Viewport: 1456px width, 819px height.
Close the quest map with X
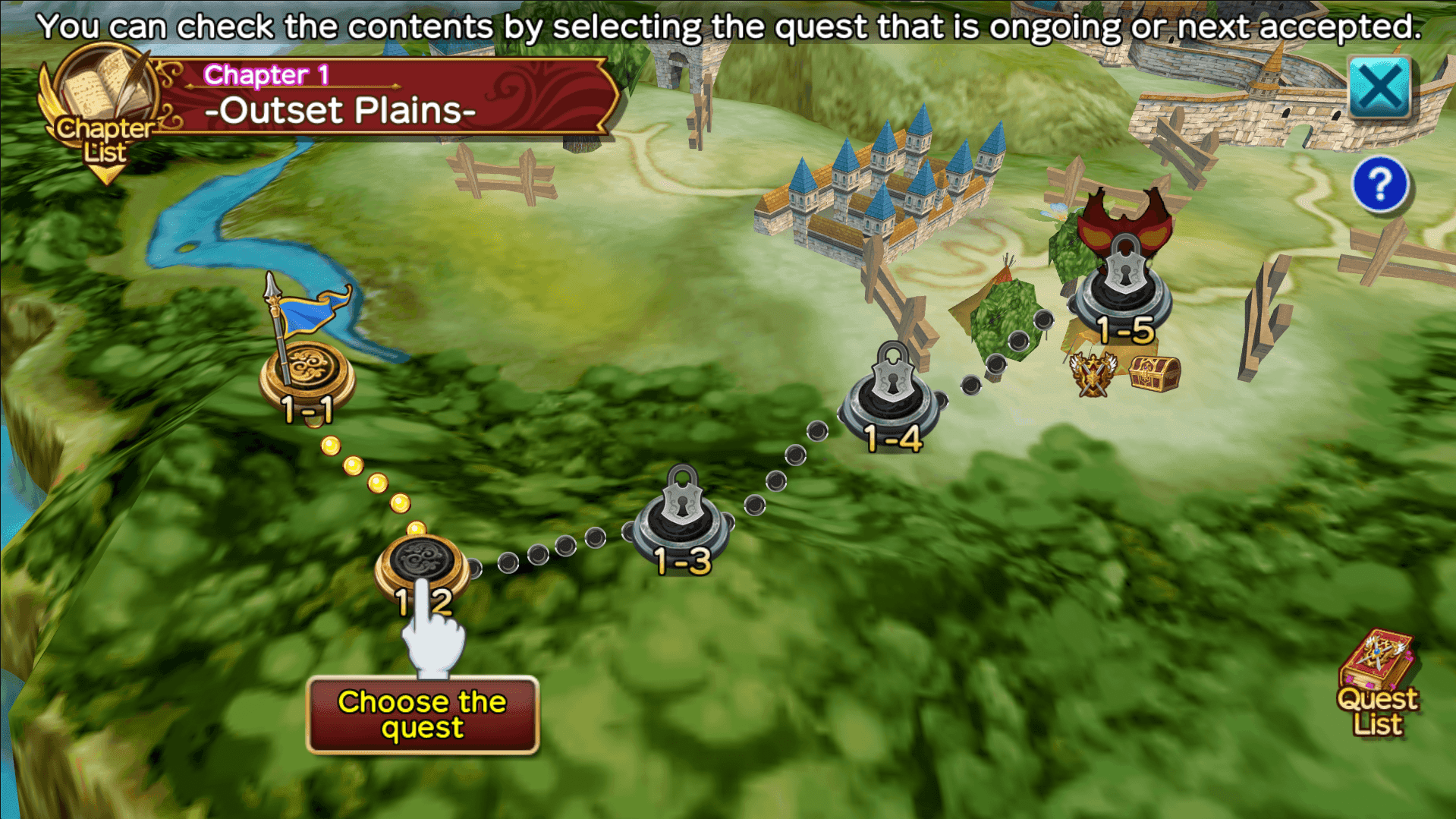[1379, 88]
